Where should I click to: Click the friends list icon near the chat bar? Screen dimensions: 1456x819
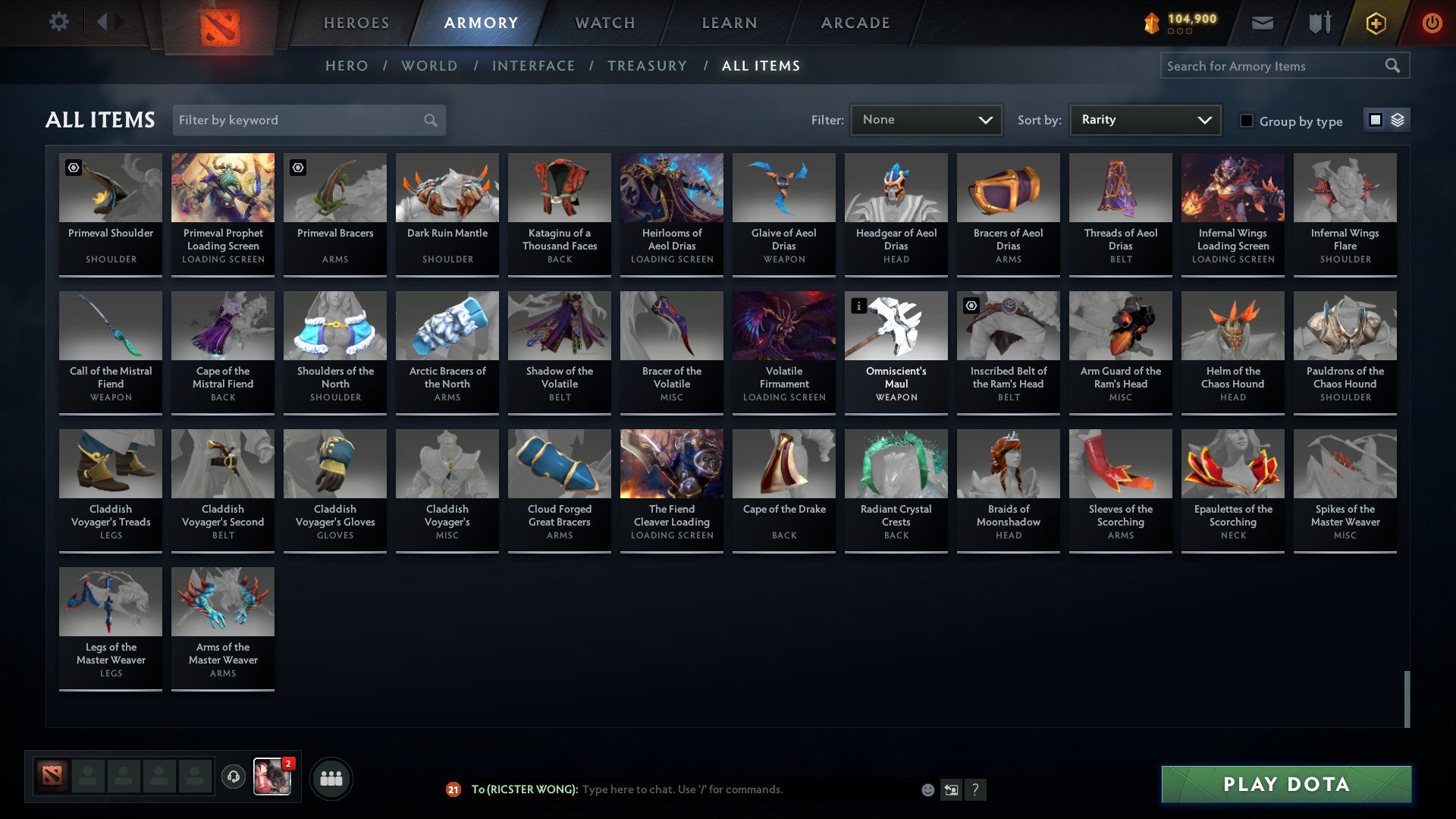pos(330,777)
